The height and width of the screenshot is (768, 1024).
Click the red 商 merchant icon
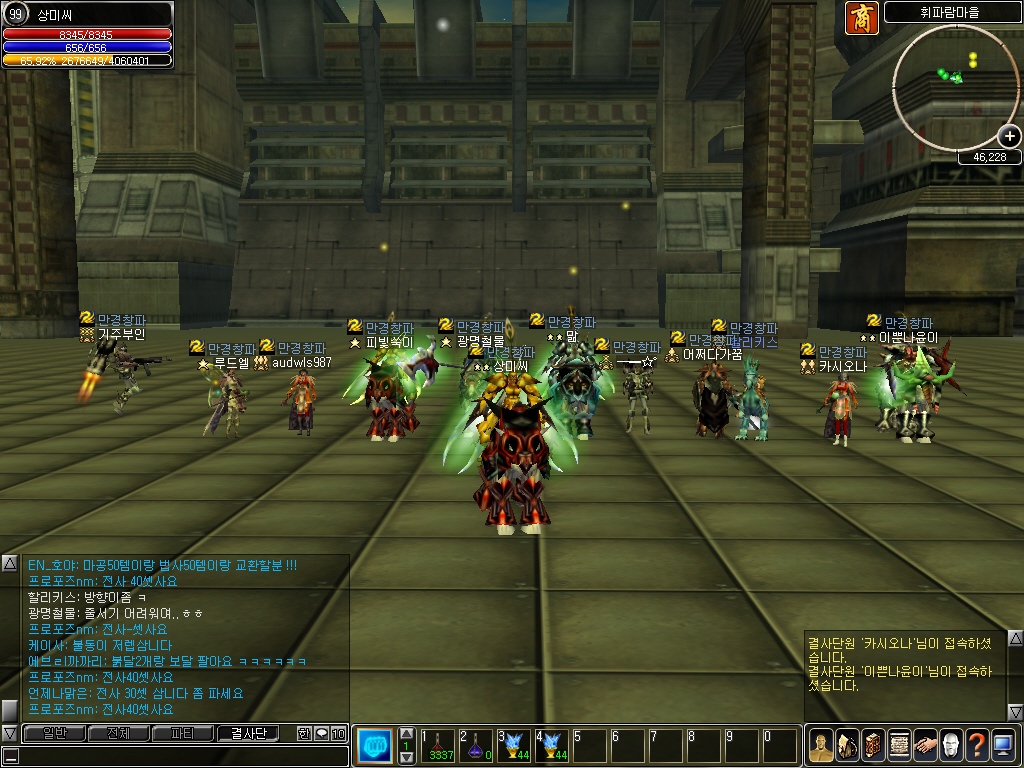[860, 17]
